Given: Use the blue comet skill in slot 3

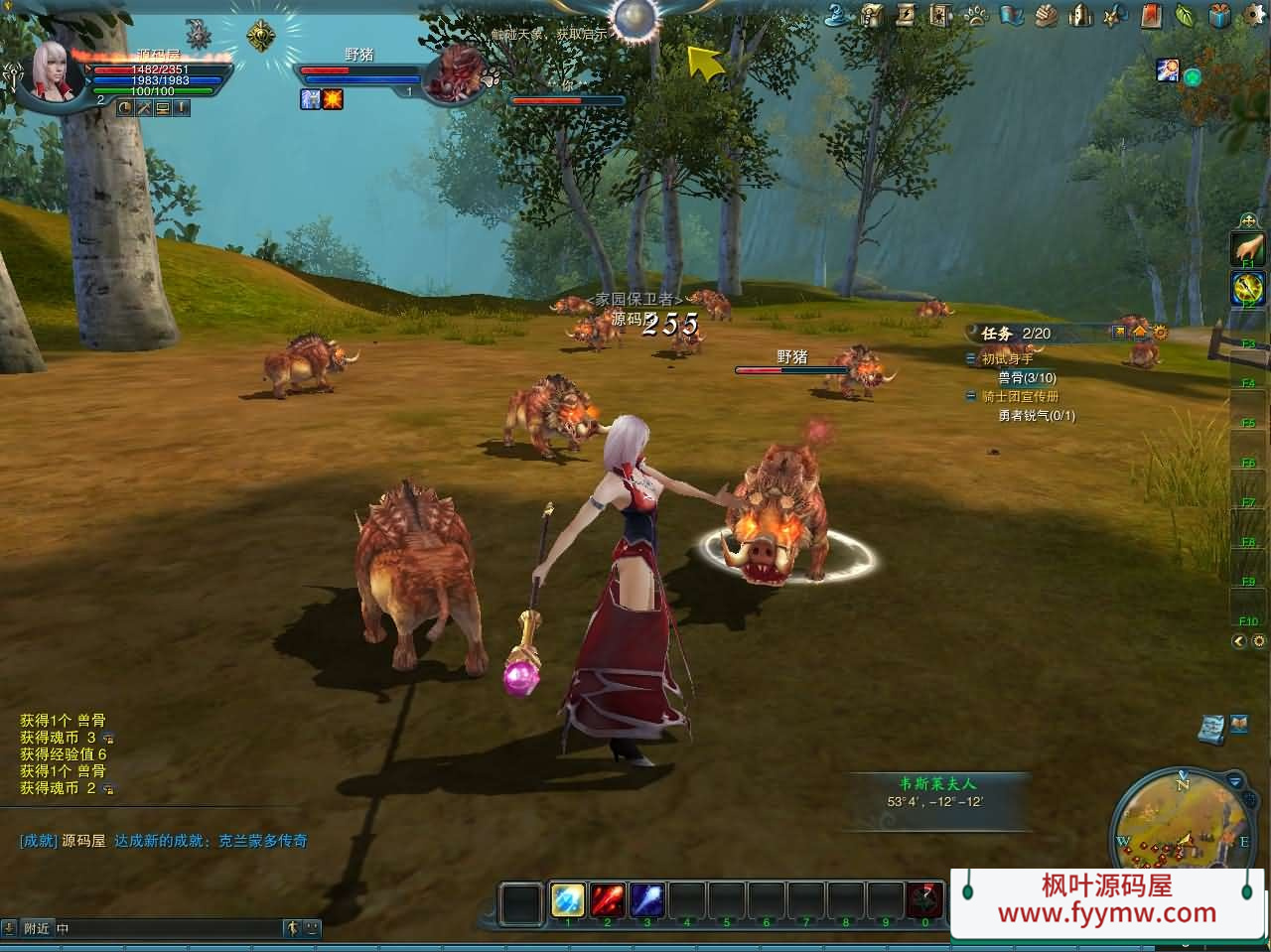Looking at the screenshot, I should coord(647,899).
